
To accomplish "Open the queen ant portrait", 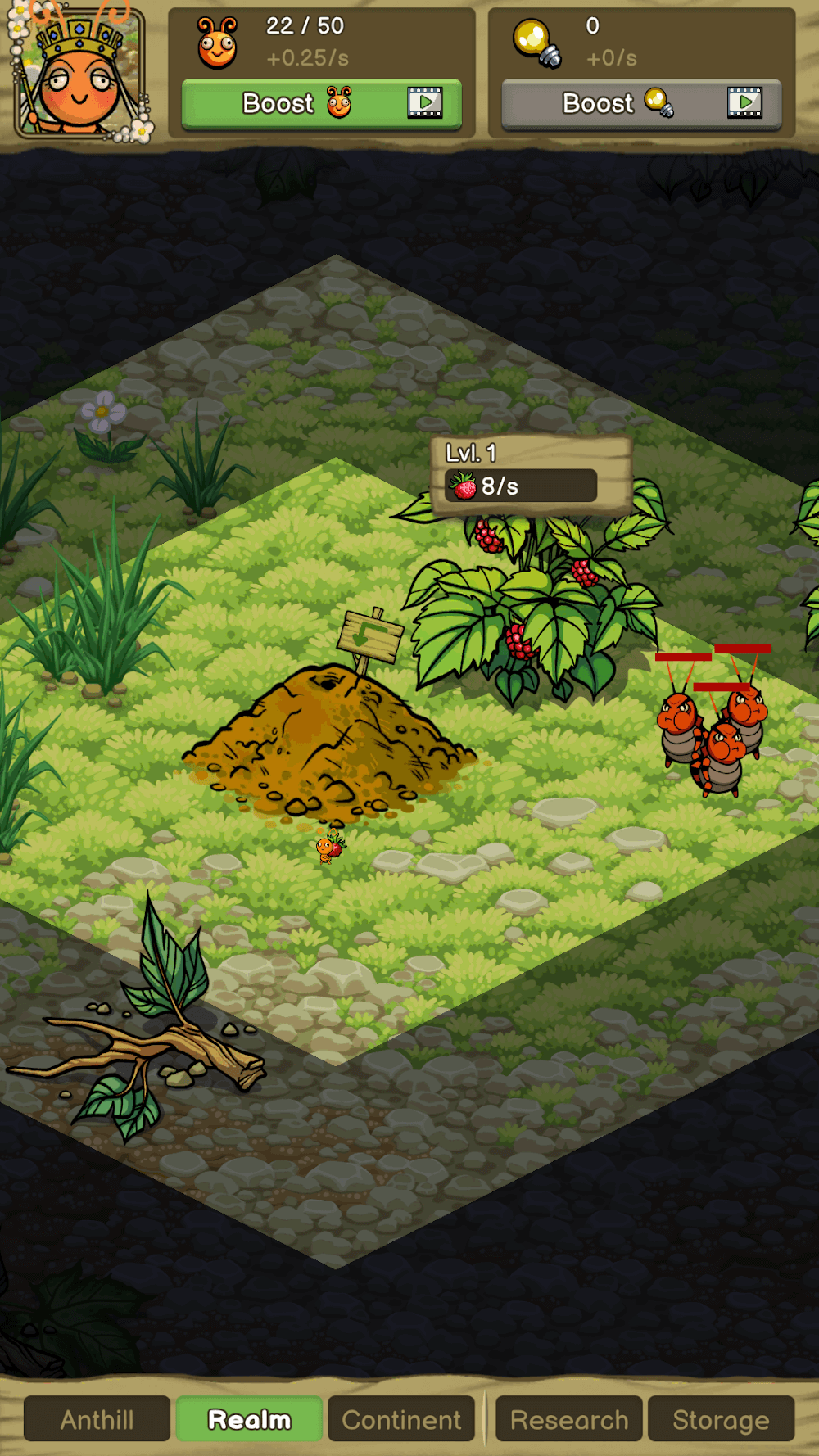I will (x=79, y=74).
